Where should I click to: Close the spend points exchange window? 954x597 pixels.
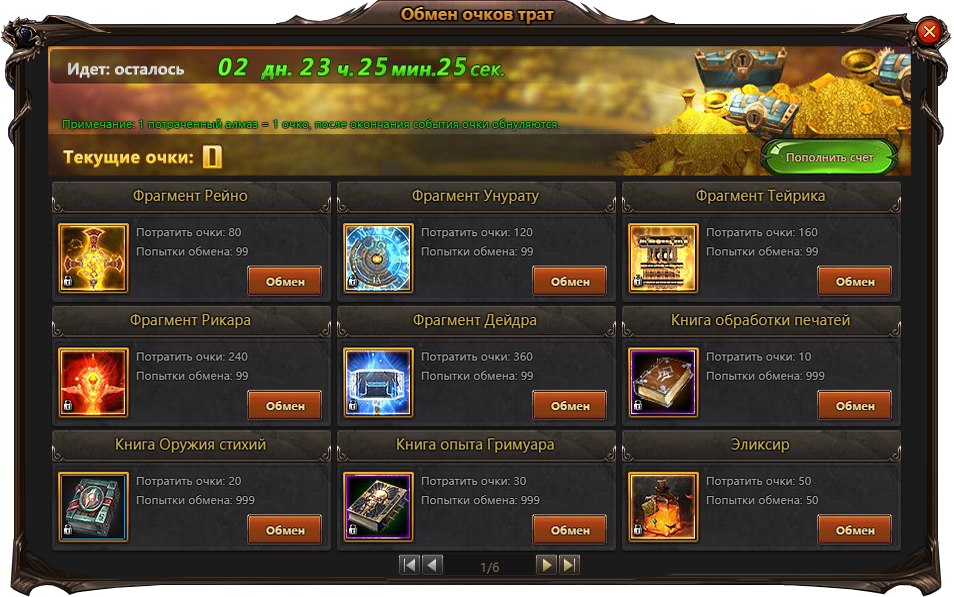(929, 32)
